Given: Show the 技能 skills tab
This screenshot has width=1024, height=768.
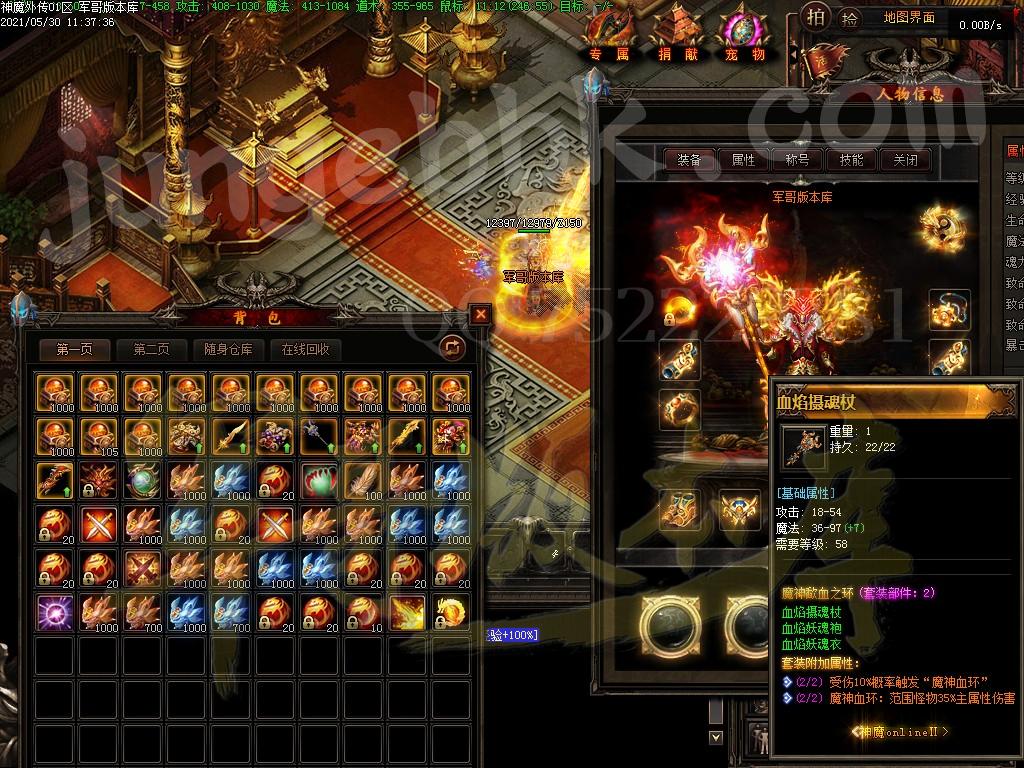Looking at the screenshot, I should 851,160.
